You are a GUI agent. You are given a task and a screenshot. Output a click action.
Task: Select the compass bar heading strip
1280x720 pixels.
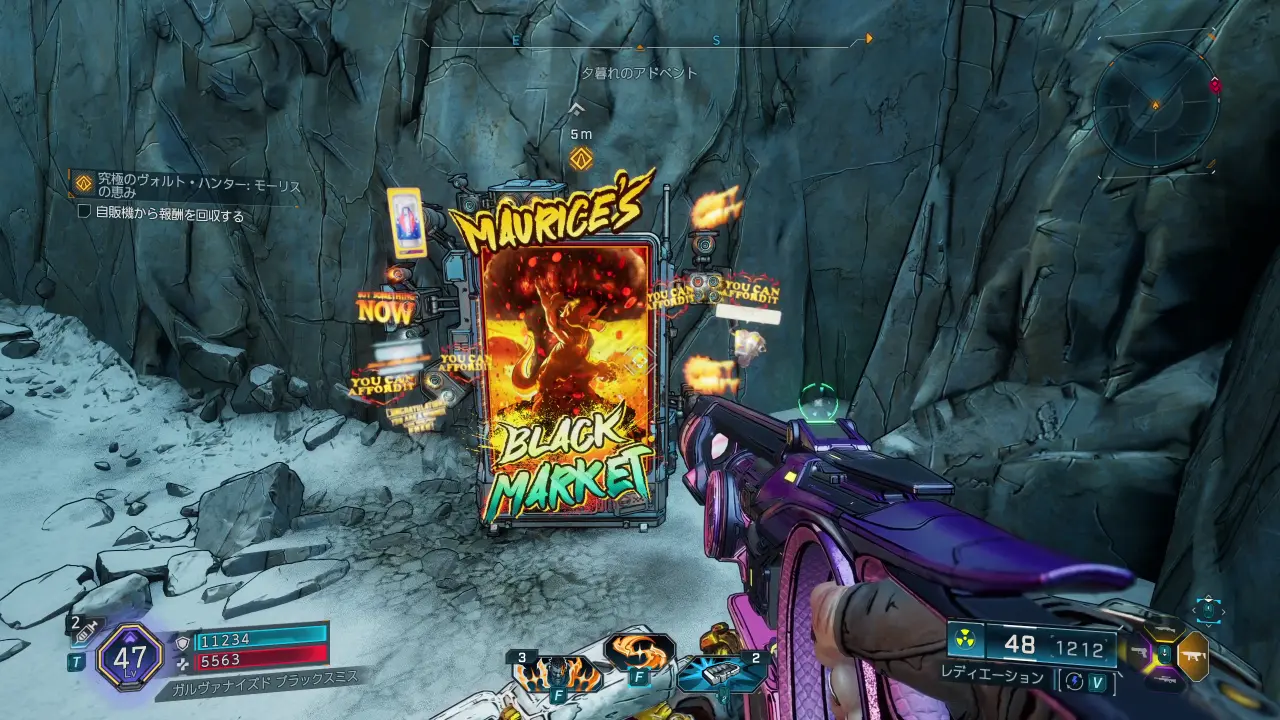point(640,41)
